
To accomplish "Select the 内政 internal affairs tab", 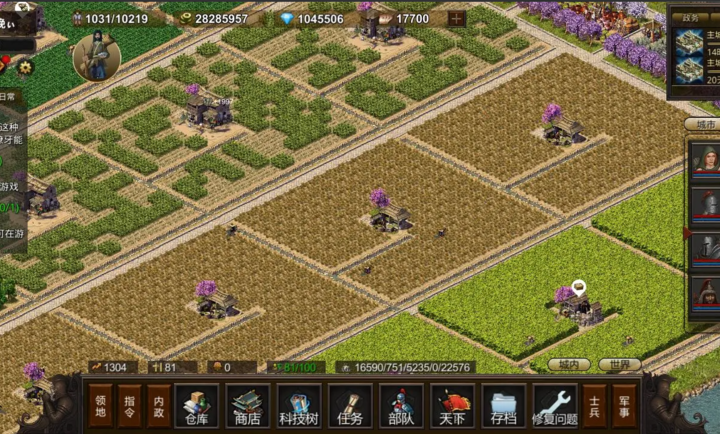I will [159, 406].
